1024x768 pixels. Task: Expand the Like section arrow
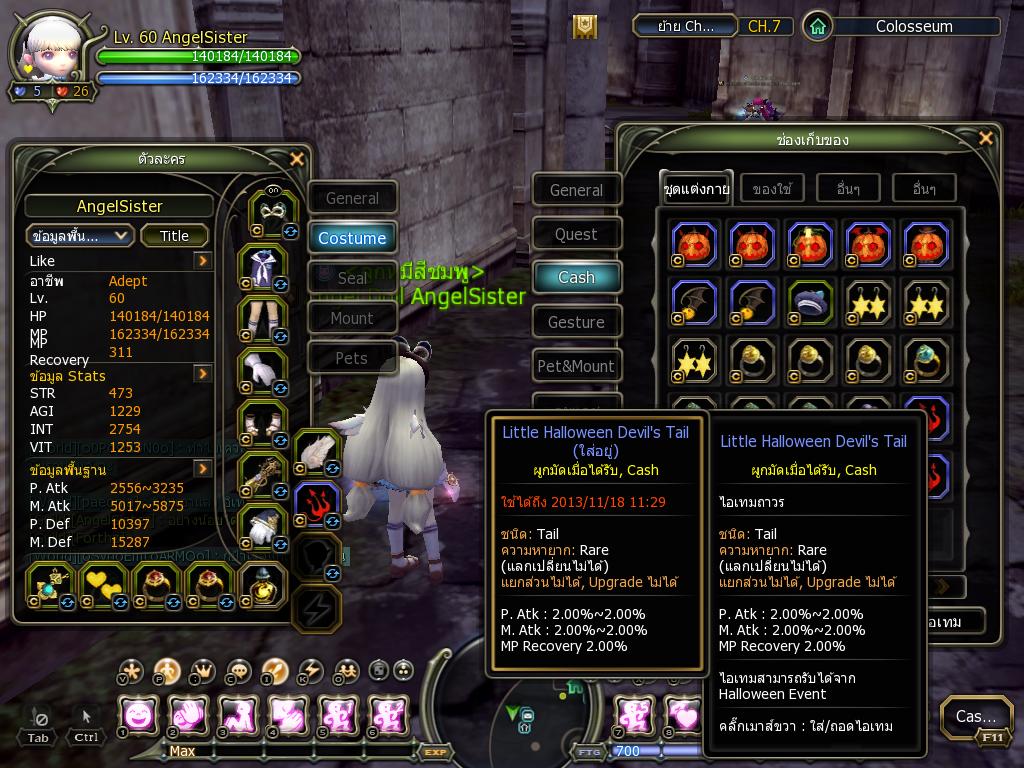tap(203, 261)
